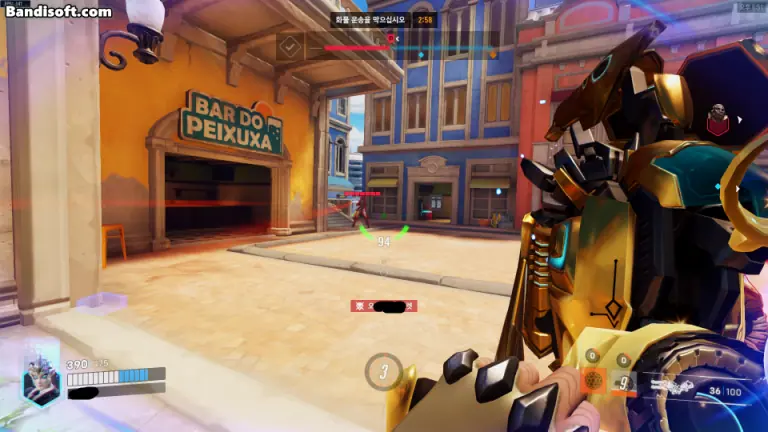Activate the ultimate charge meter showing 3
The width and height of the screenshot is (768, 432).
pos(382,371)
